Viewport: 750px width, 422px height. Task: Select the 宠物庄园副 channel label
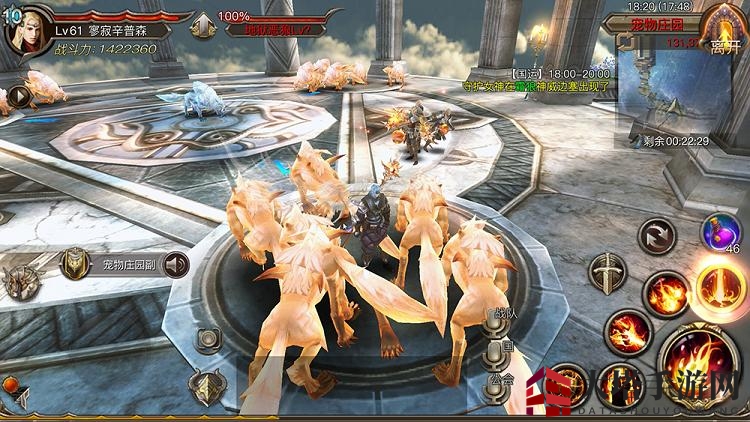click(128, 265)
